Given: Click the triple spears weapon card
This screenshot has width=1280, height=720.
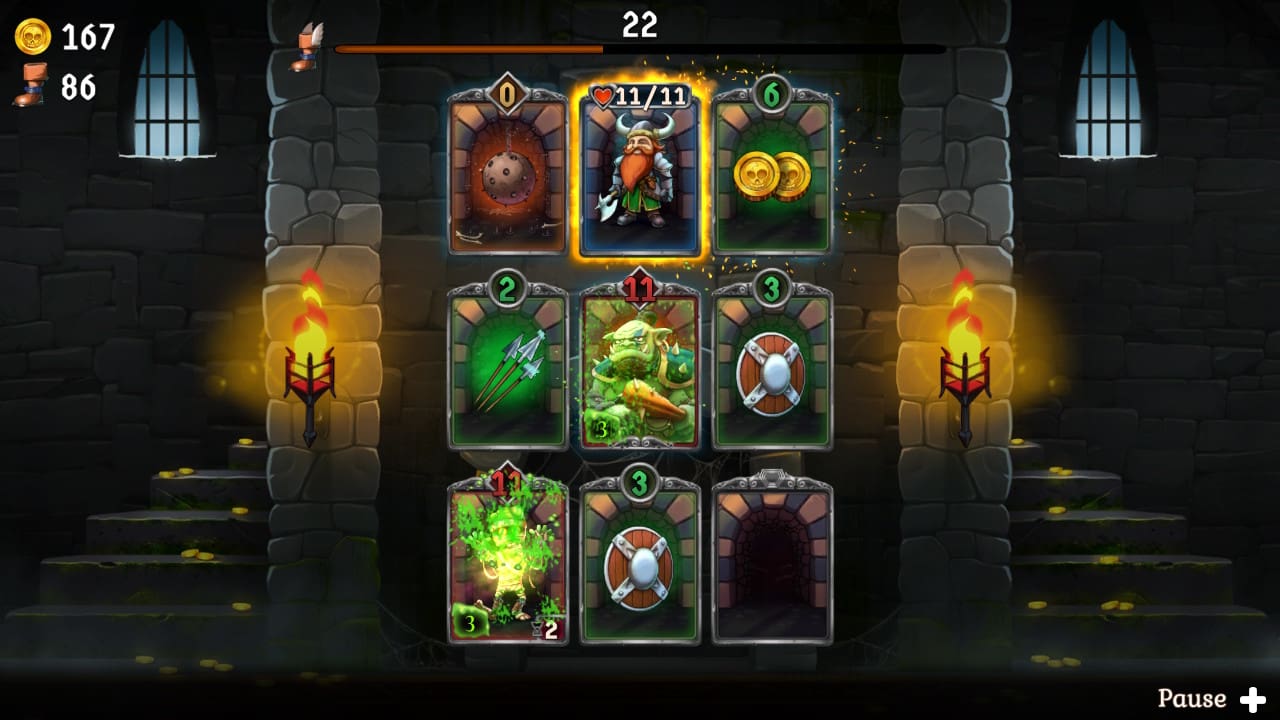Looking at the screenshot, I should pos(507,370).
